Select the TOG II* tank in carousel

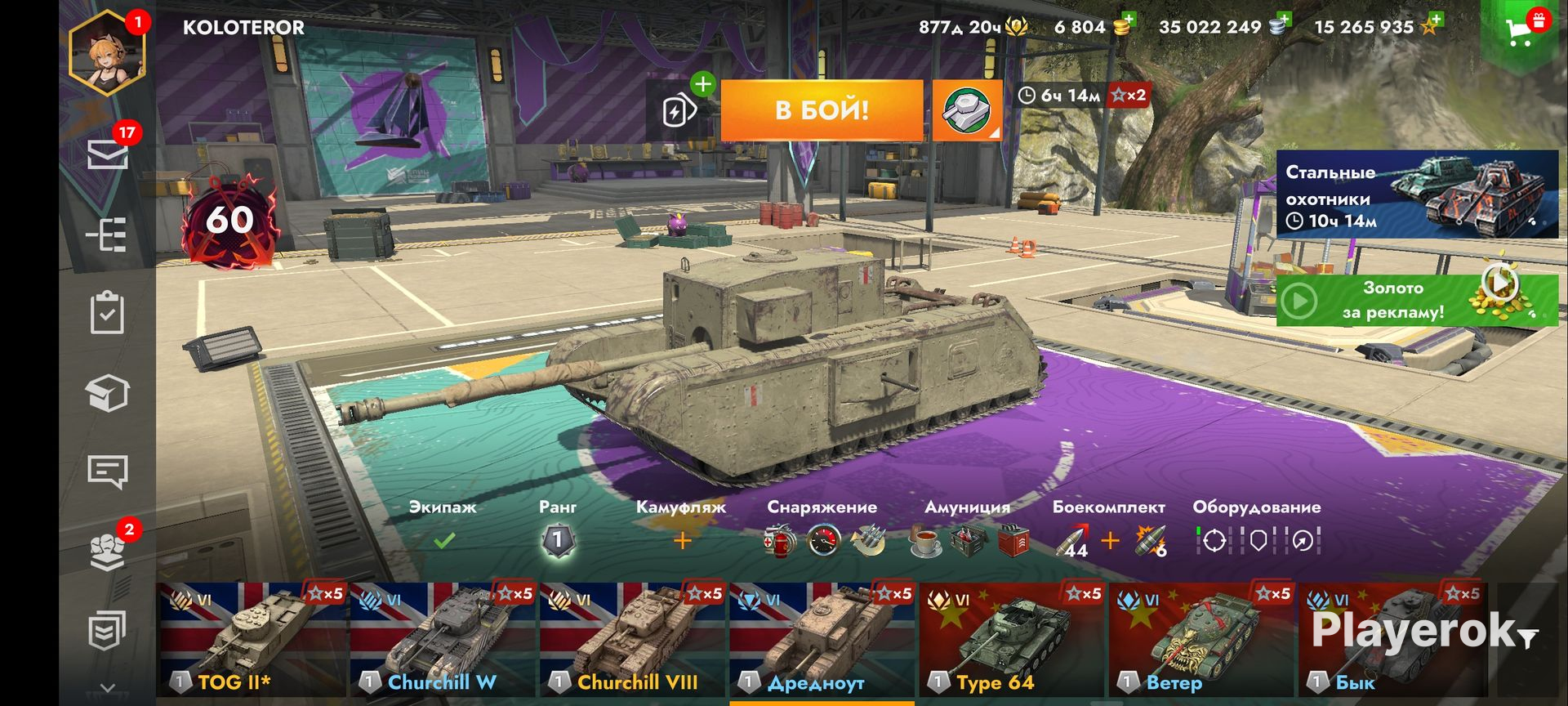click(x=252, y=640)
